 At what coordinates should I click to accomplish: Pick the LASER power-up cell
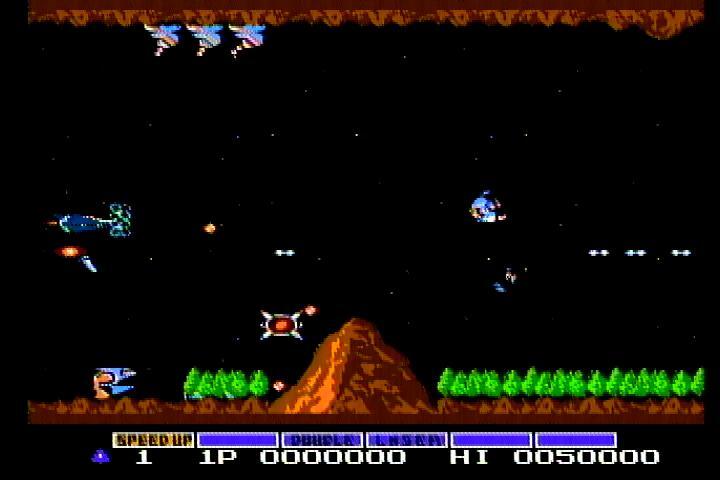406,440
